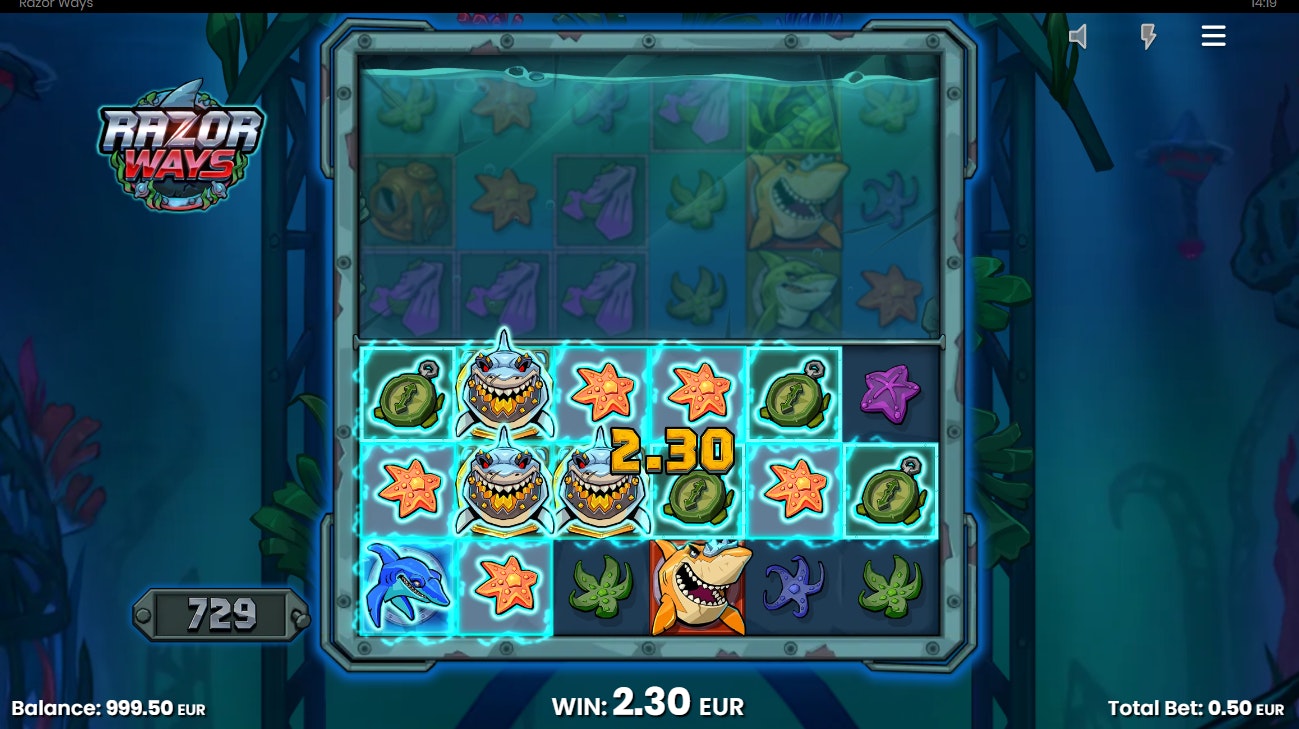Image resolution: width=1299 pixels, height=729 pixels.
Task: Open the settings list from the menu icon
Action: (1213, 35)
